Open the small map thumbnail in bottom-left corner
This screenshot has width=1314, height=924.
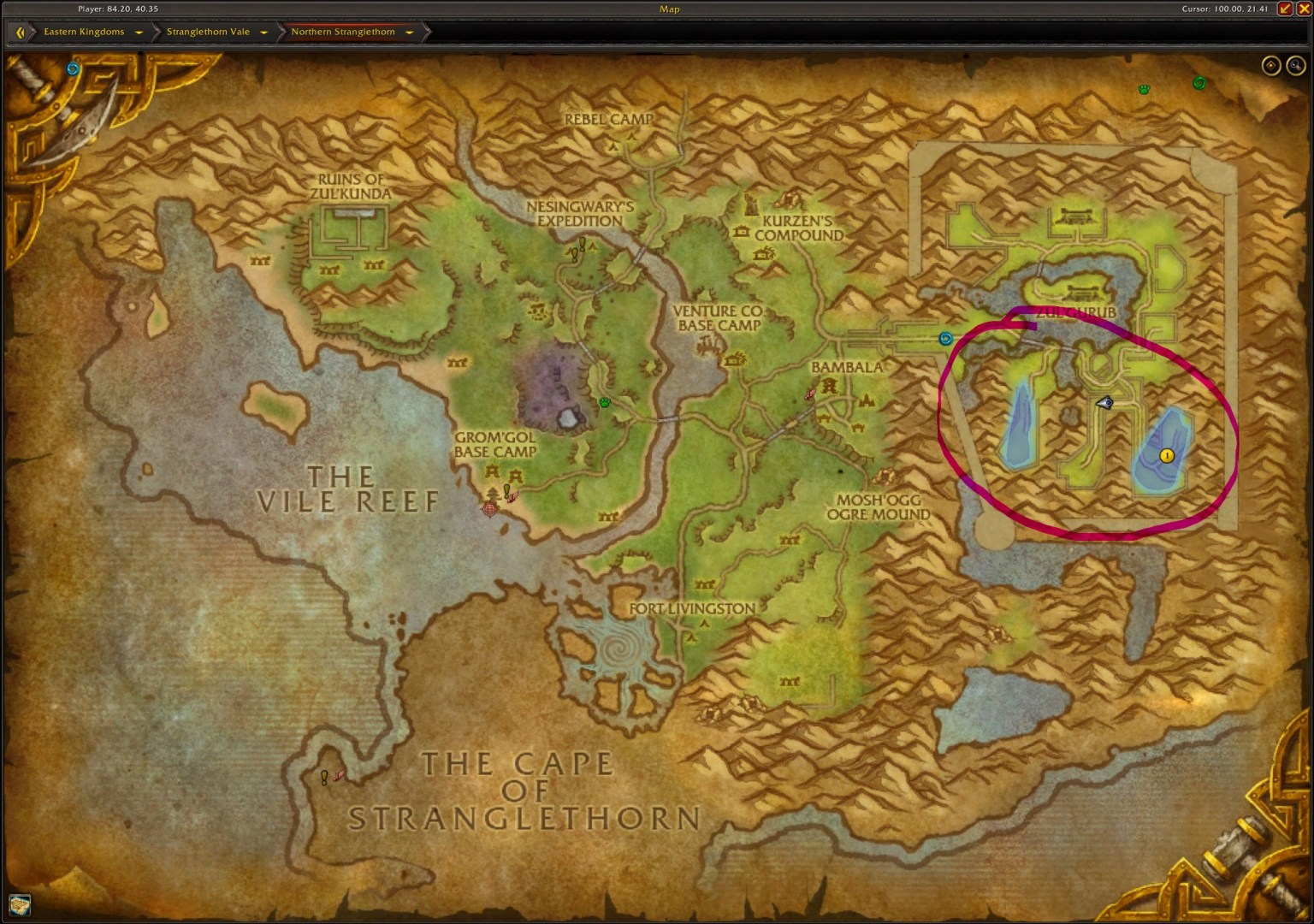21,904
